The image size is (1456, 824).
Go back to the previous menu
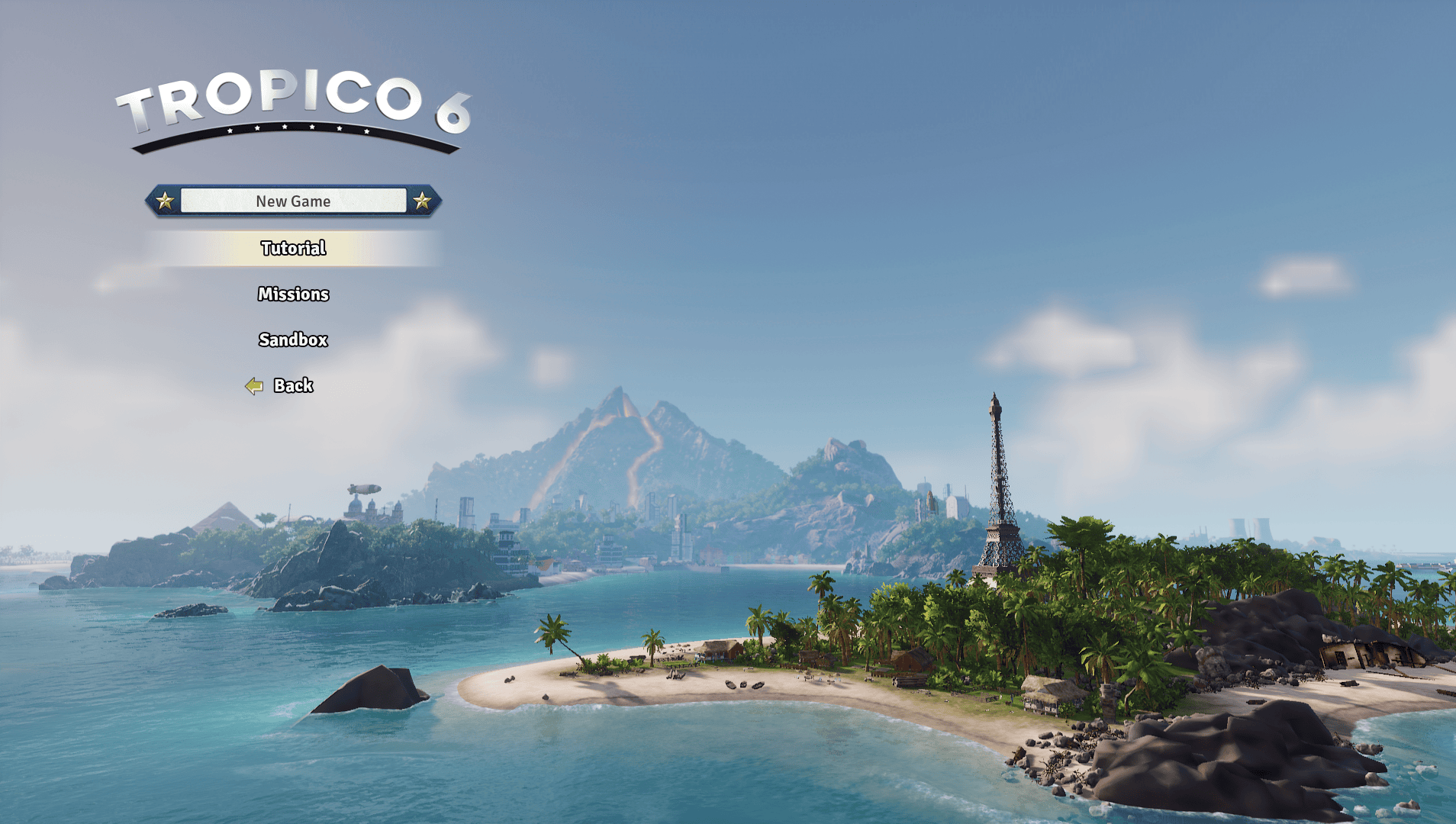coord(293,385)
